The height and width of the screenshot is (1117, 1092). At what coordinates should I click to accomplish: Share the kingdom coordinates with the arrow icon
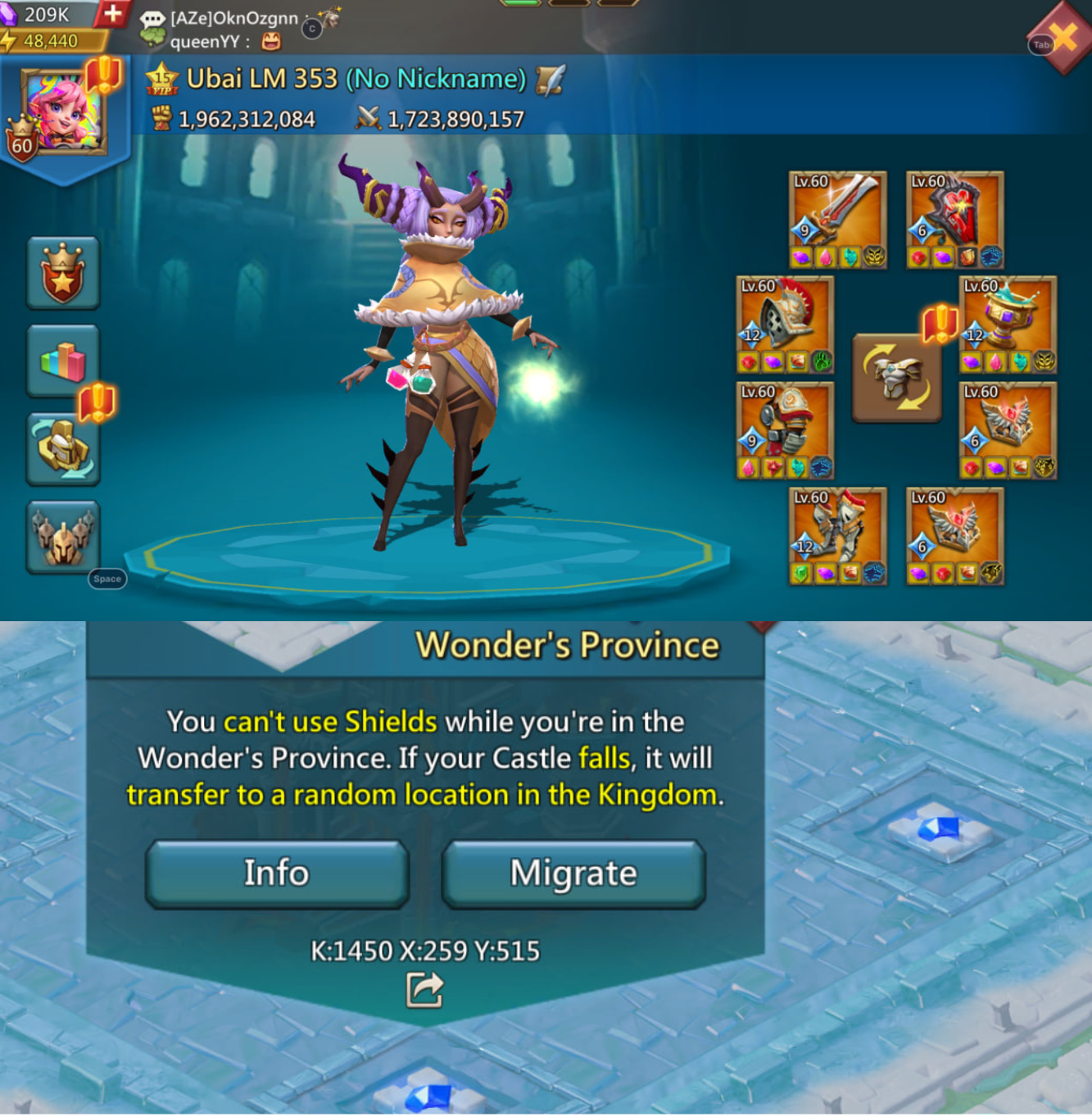pyautogui.click(x=424, y=989)
